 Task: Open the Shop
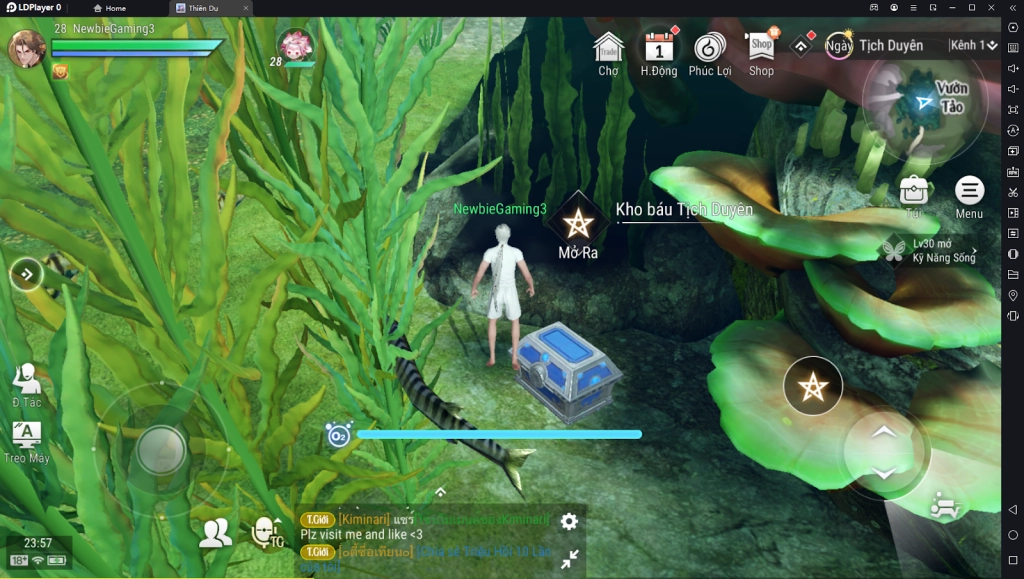click(x=762, y=50)
